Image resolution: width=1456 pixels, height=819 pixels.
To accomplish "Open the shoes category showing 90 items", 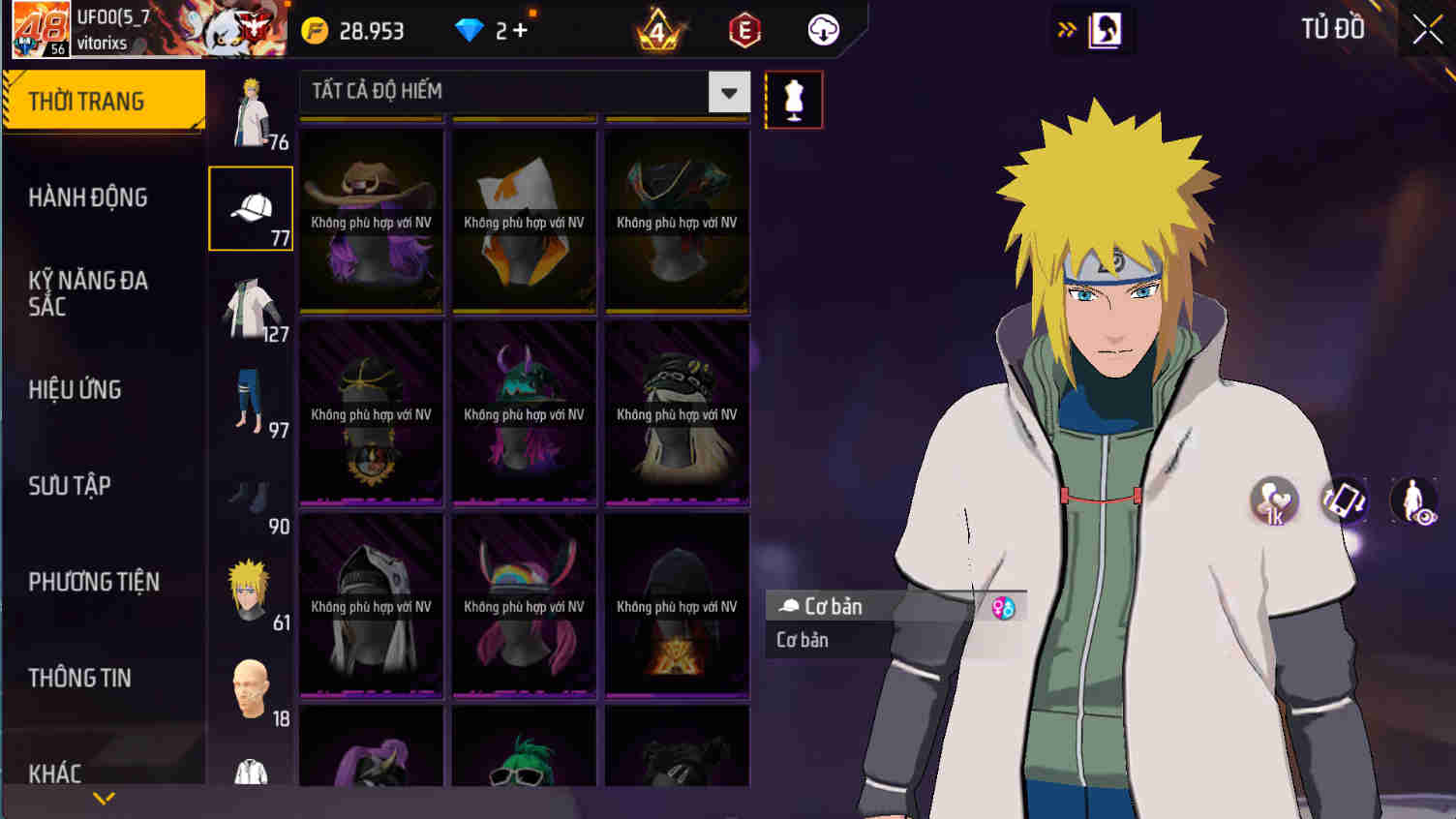I will [x=250, y=497].
